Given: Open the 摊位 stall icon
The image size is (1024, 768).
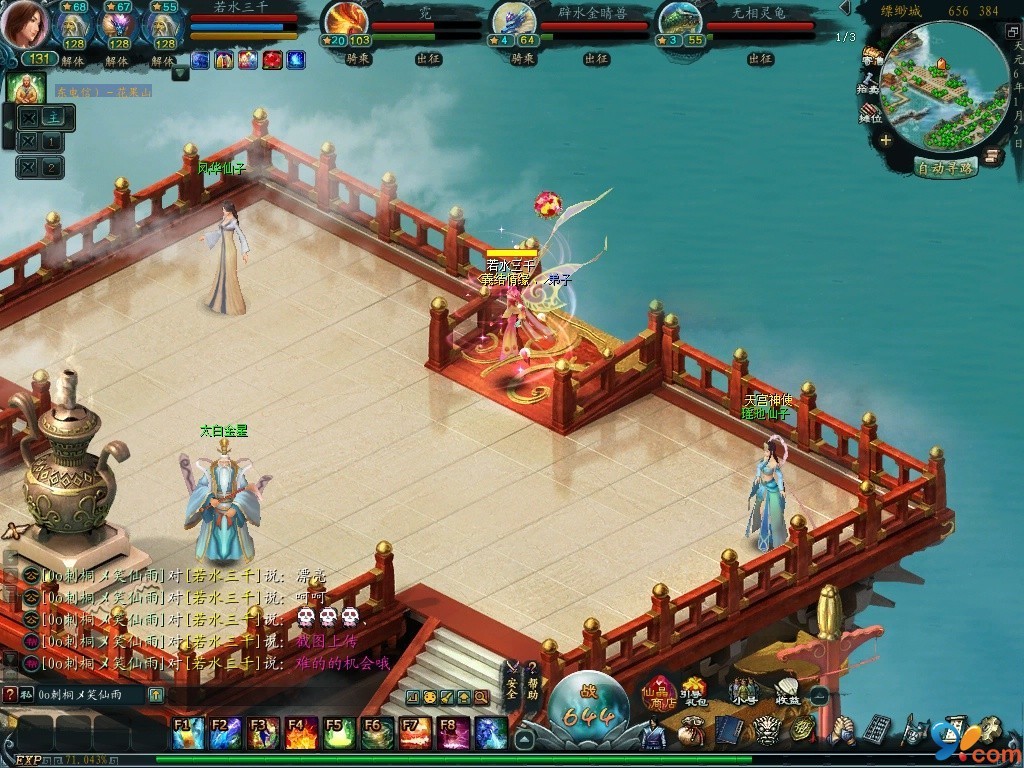Looking at the screenshot, I should pyautogui.click(x=872, y=114).
